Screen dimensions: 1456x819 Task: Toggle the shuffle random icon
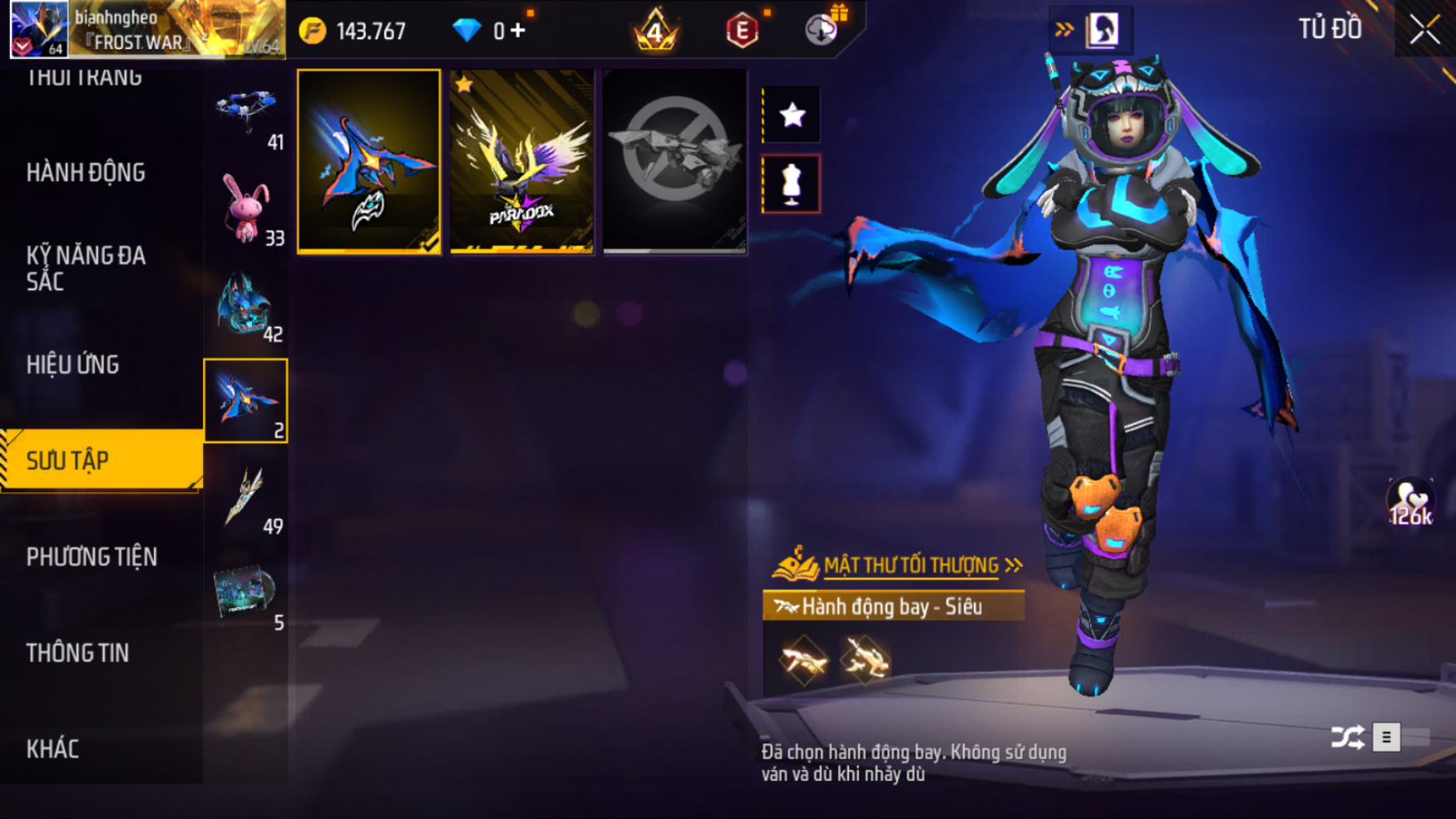(1347, 737)
